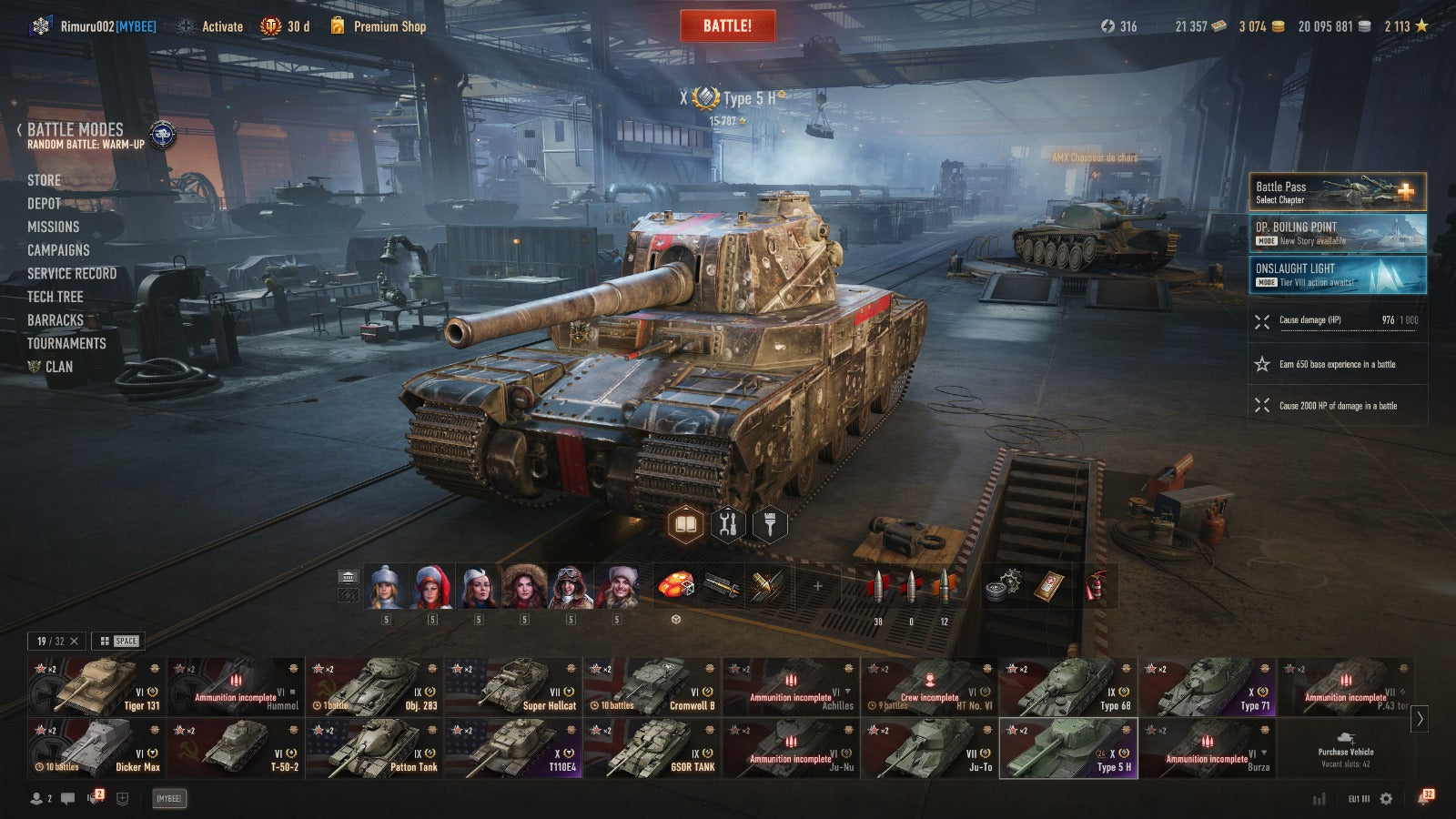Screen dimensions: 1456x819
Task: Select the Onslaught Light mode banner
Action: (1337, 275)
